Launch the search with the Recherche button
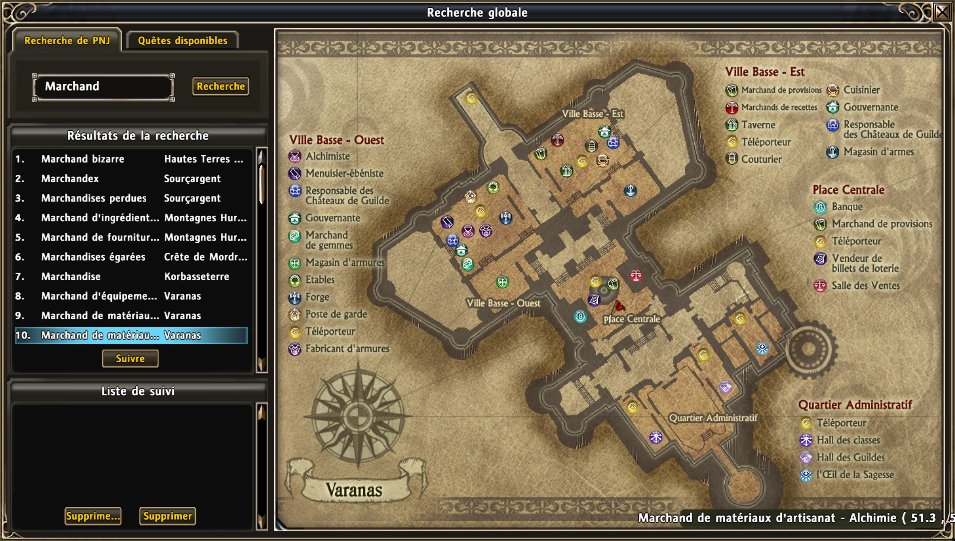 coord(220,87)
